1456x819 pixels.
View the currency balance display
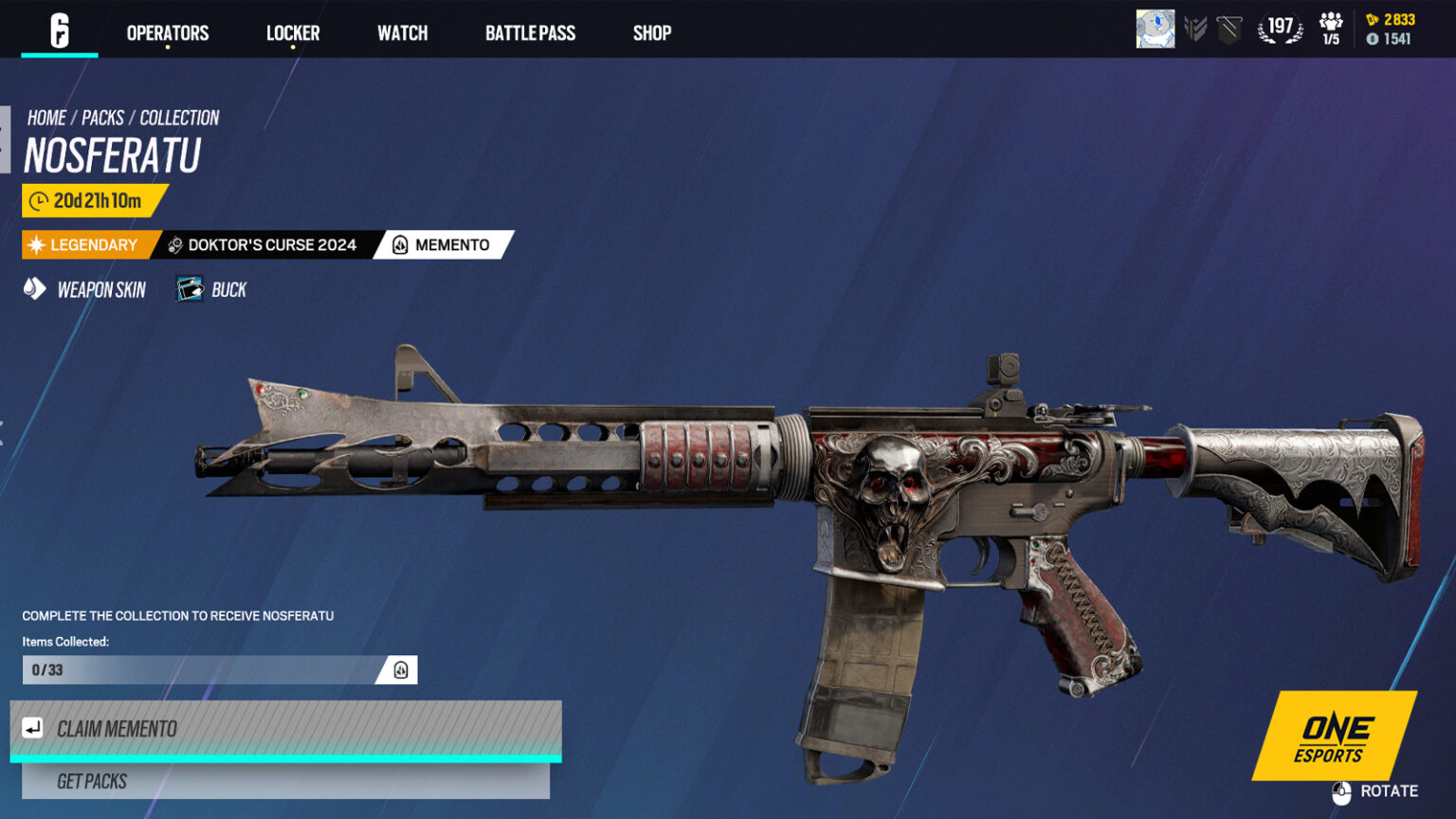click(1390, 29)
